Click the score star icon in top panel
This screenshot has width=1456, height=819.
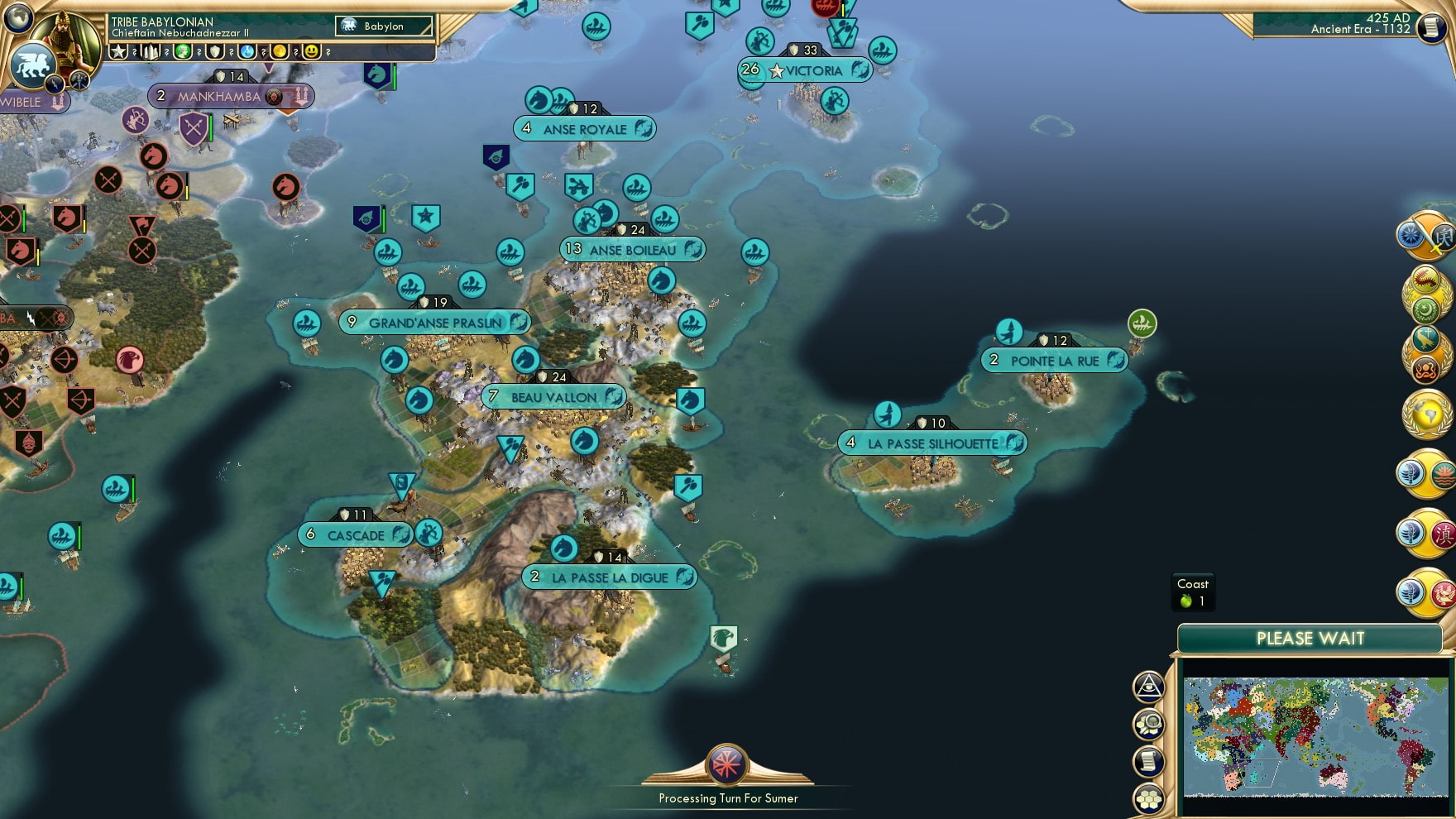coord(117,52)
